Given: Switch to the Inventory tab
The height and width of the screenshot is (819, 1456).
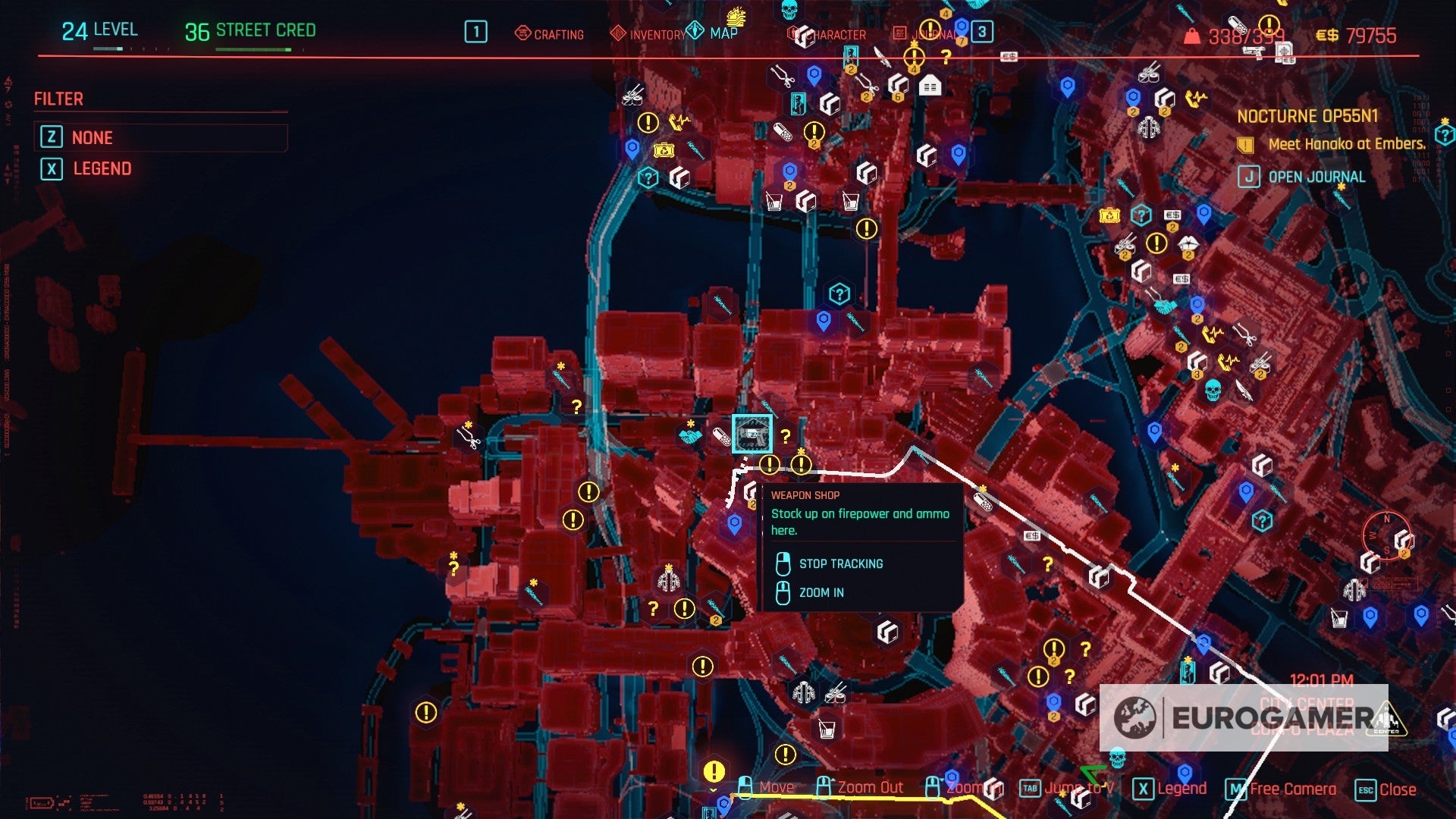Looking at the screenshot, I should [655, 34].
